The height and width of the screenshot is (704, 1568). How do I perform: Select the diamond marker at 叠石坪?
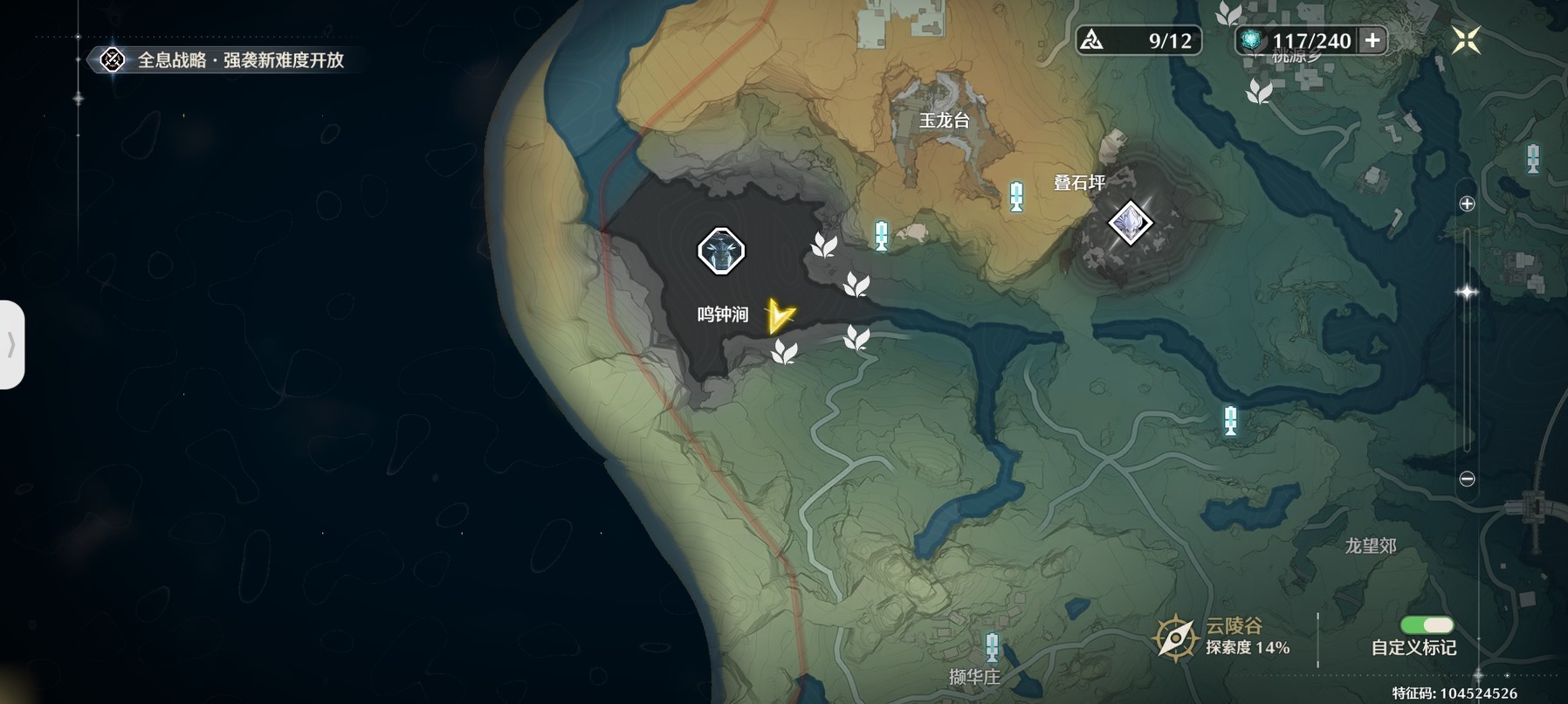tap(1130, 223)
